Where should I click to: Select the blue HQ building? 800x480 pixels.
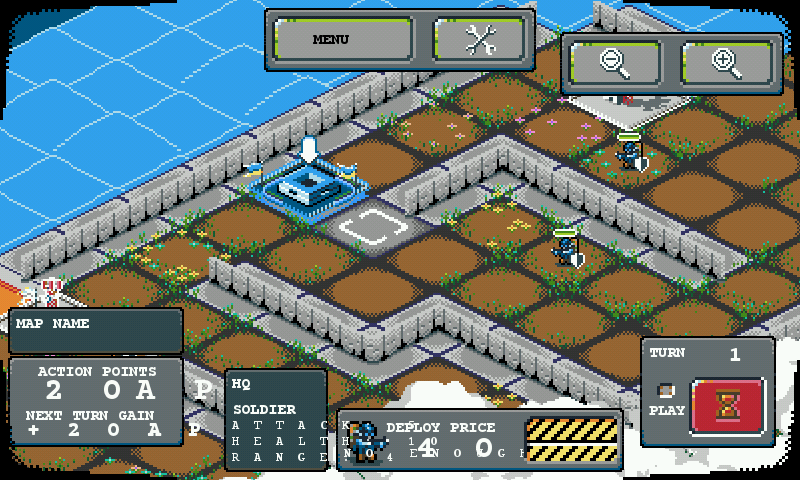point(307,185)
